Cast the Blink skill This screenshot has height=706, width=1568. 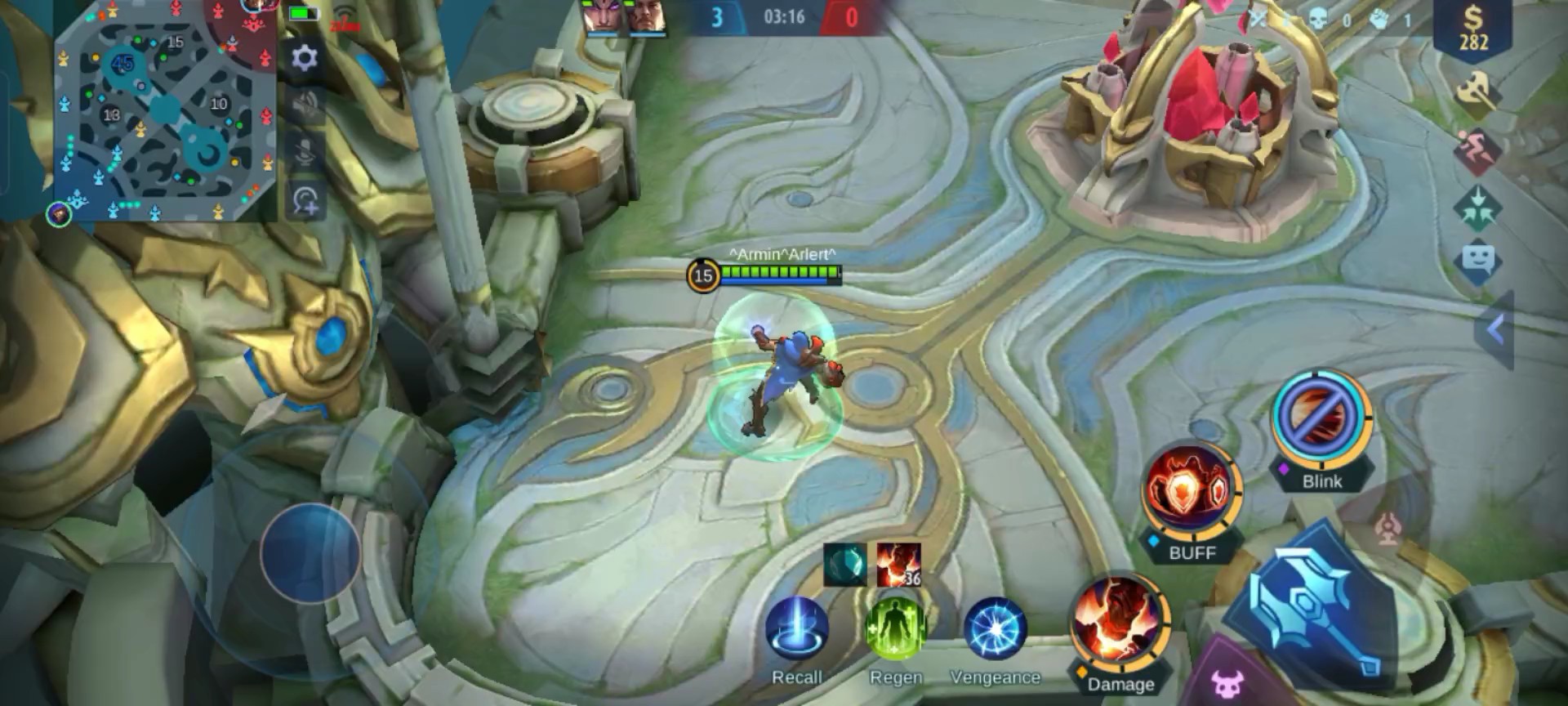point(1321,422)
